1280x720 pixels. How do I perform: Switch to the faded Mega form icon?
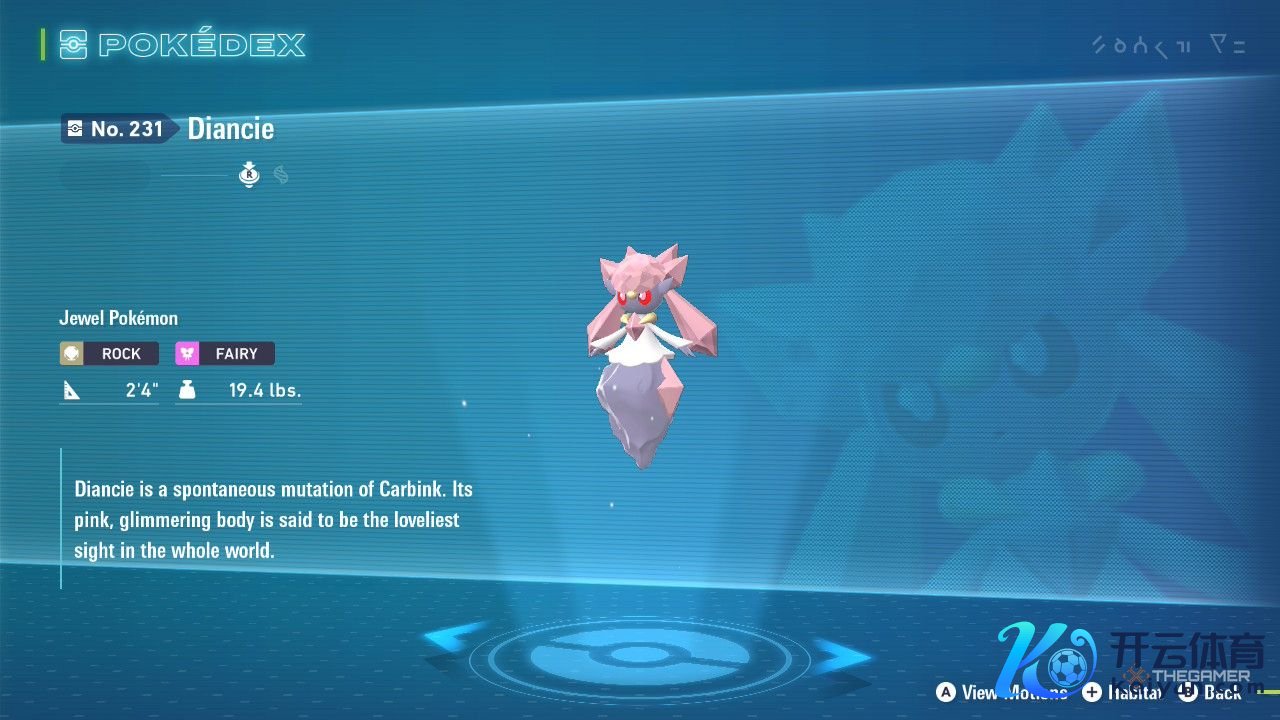click(281, 176)
